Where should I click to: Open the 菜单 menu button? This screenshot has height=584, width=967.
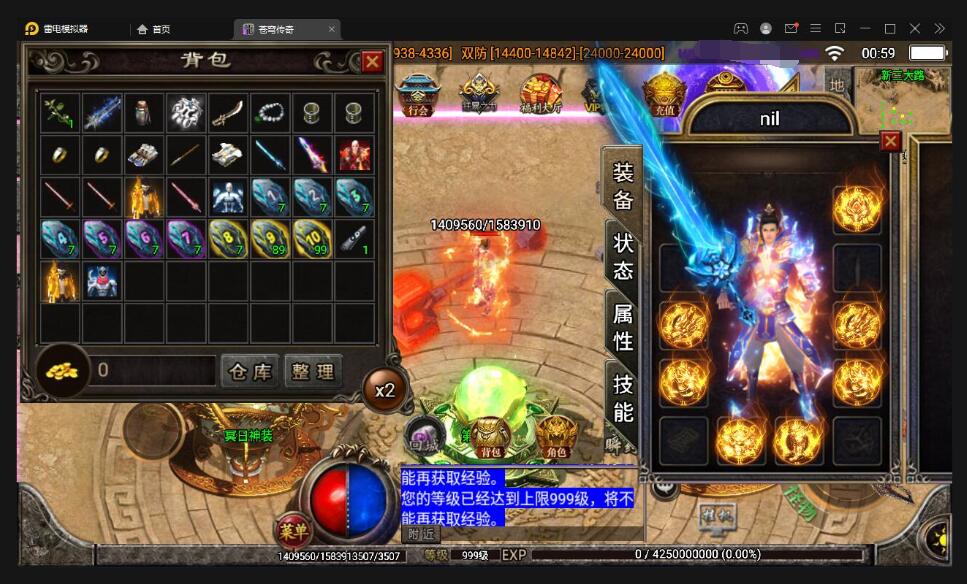pos(294,531)
